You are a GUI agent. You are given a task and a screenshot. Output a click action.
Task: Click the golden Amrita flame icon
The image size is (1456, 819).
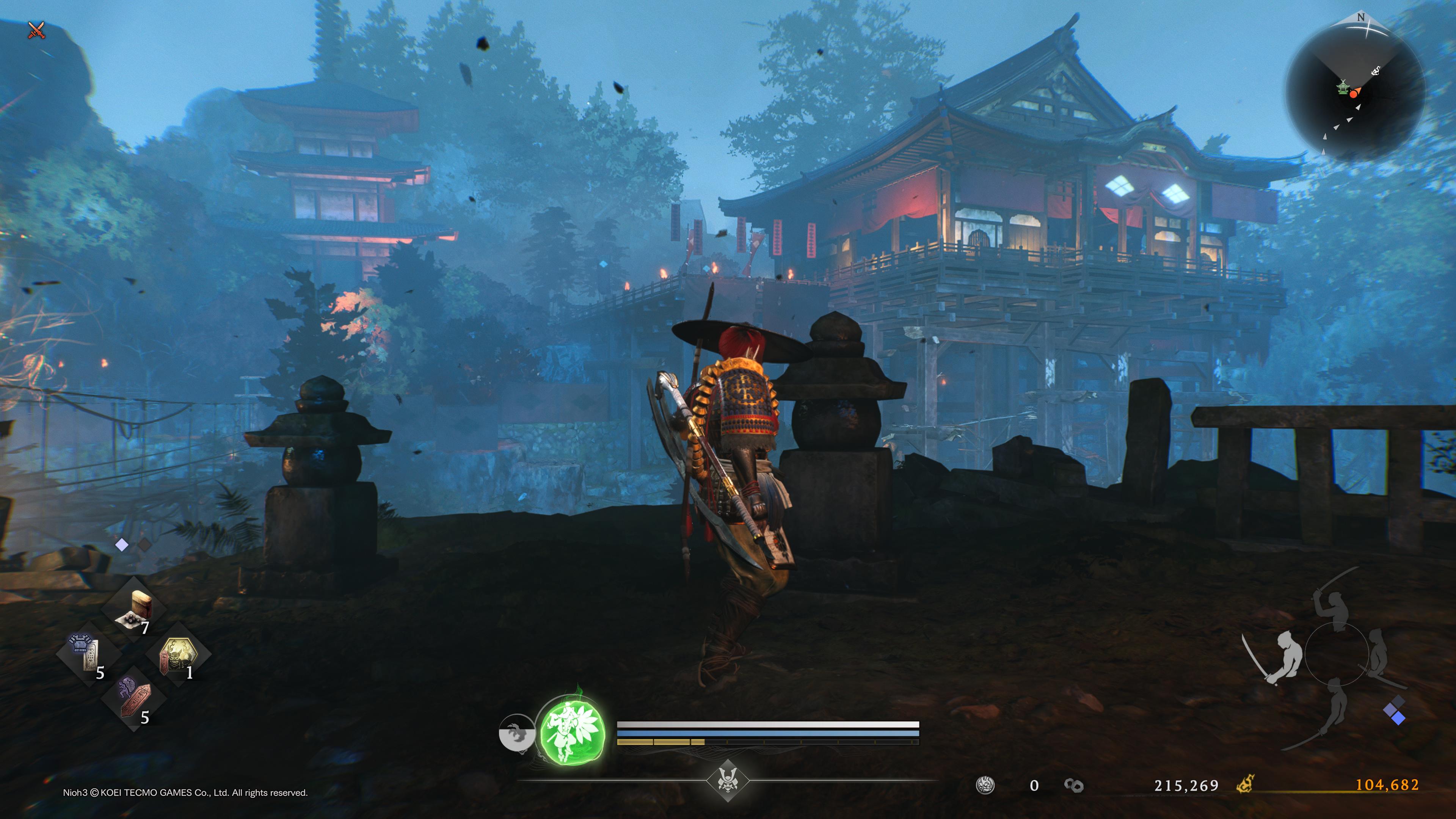(1245, 784)
